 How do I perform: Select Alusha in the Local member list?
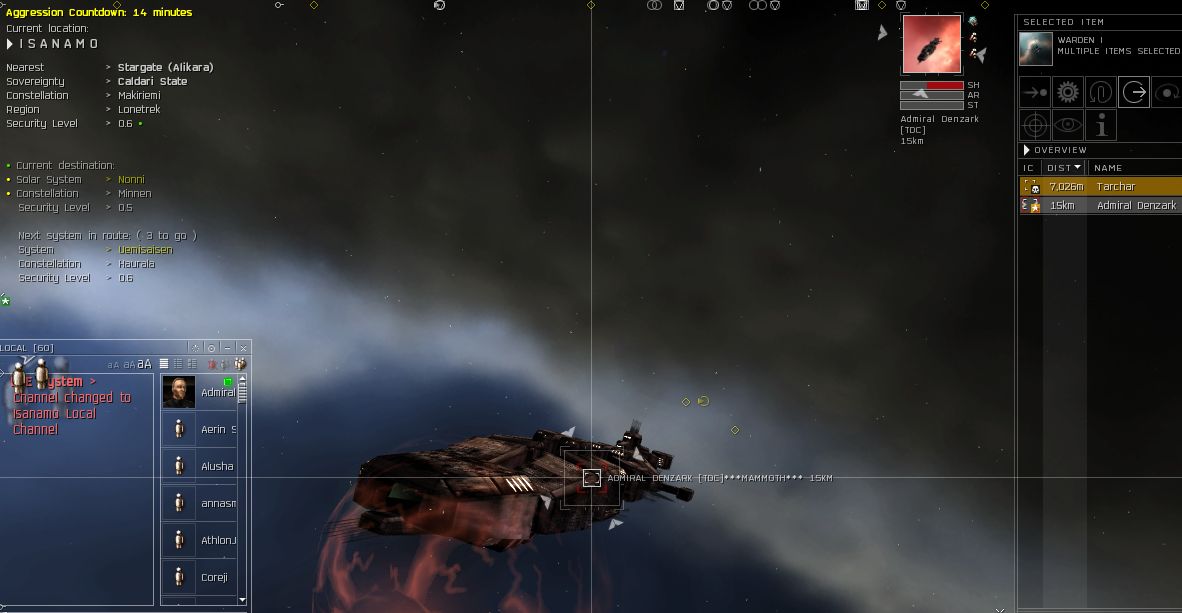coord(216,466)
